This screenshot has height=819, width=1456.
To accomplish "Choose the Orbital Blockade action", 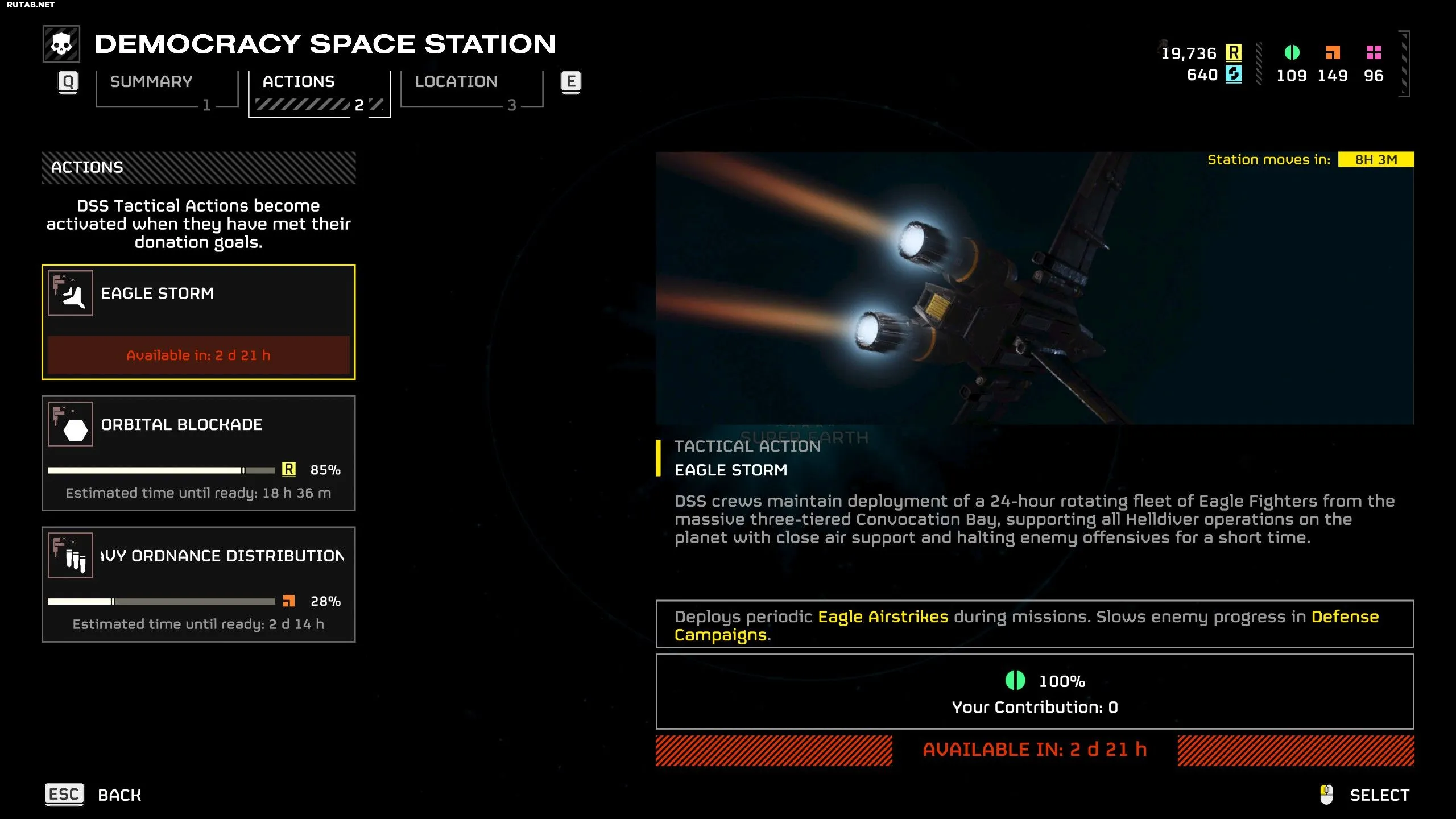I will 198,453.
